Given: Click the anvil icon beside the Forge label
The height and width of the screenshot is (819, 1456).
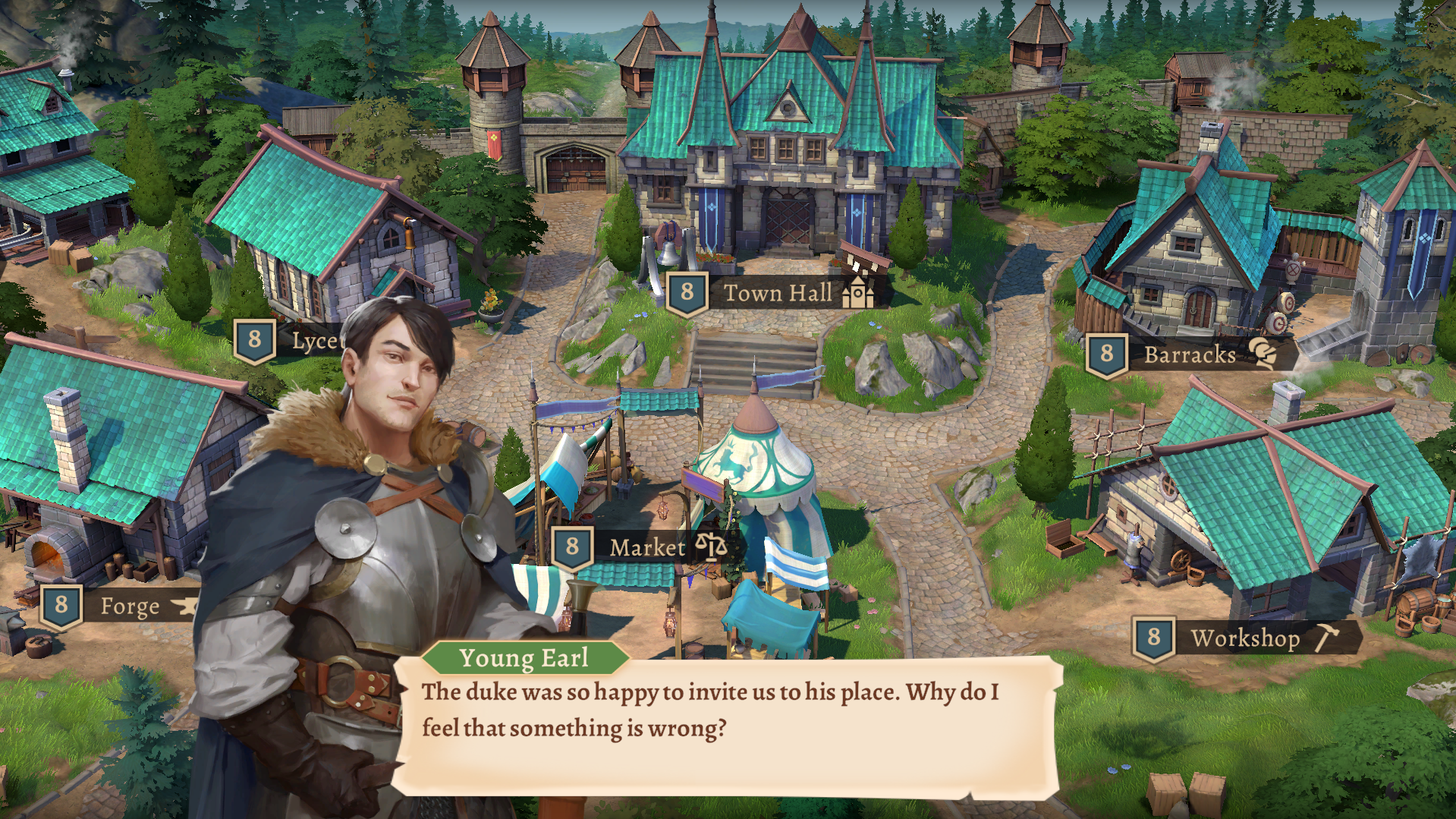Looking at the screenshot, I should point(184,606).
